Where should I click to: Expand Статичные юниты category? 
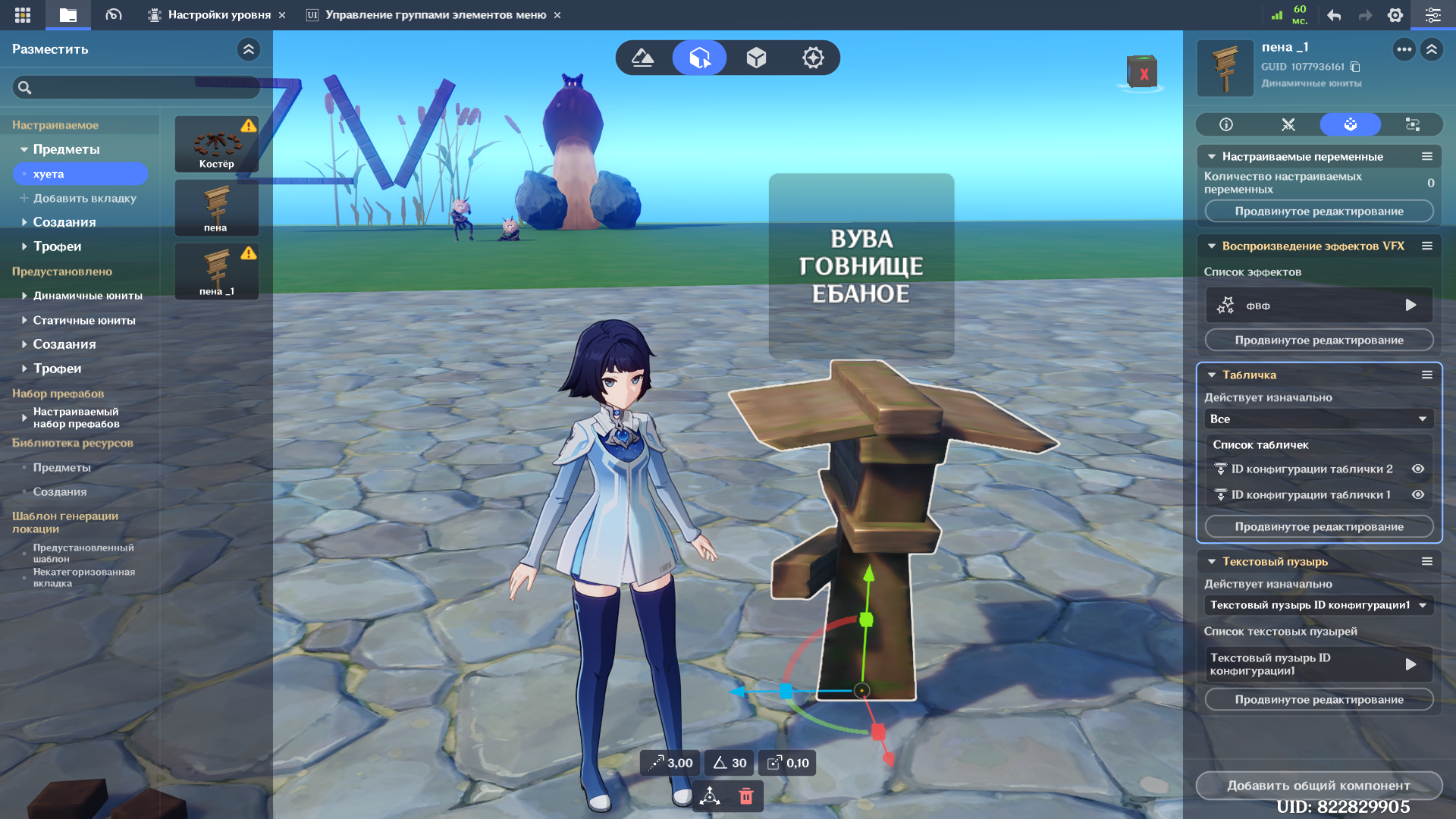(x=83, y=321)
